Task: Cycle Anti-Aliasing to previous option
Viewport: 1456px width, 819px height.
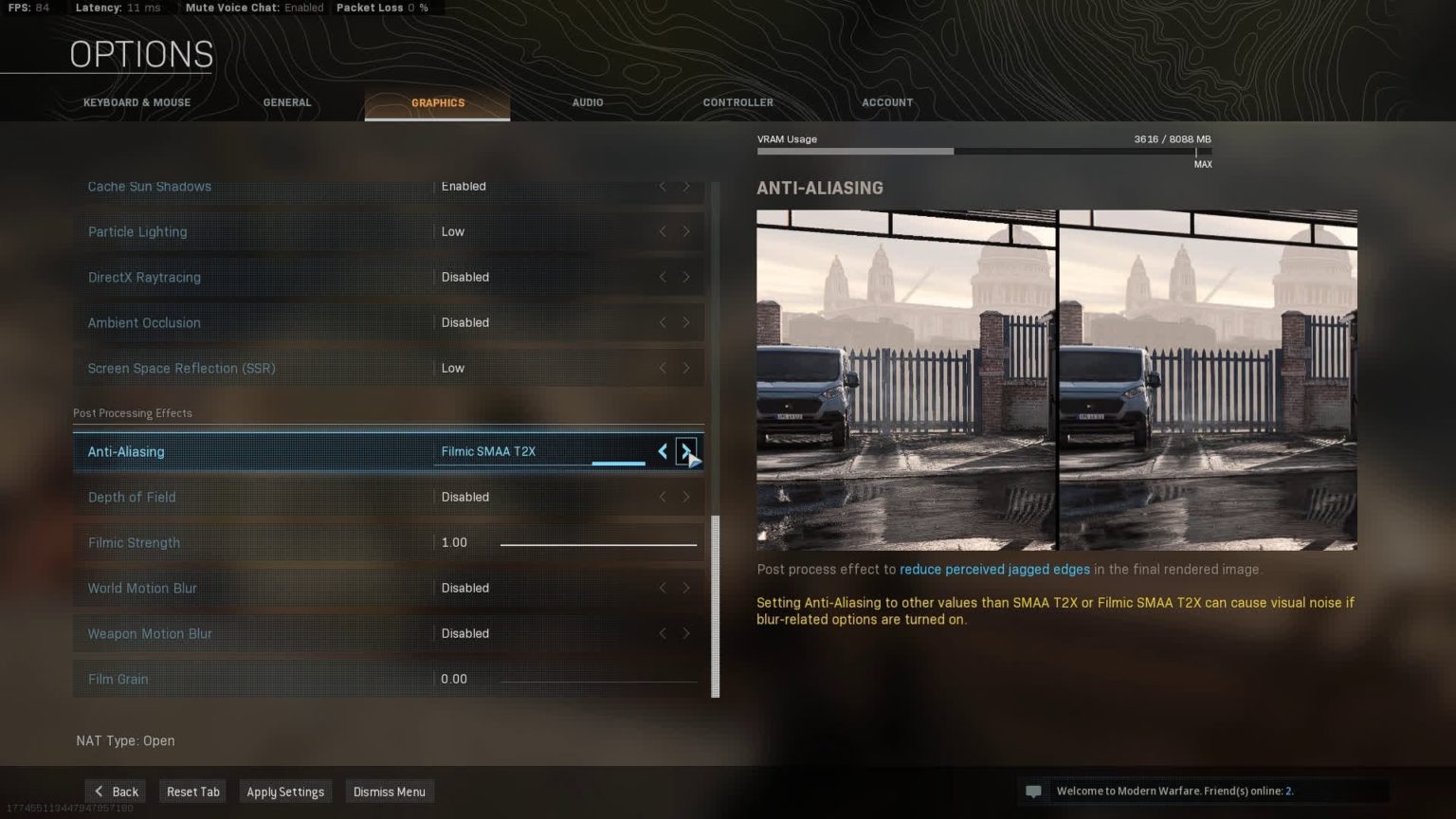Action: [663, 451]
